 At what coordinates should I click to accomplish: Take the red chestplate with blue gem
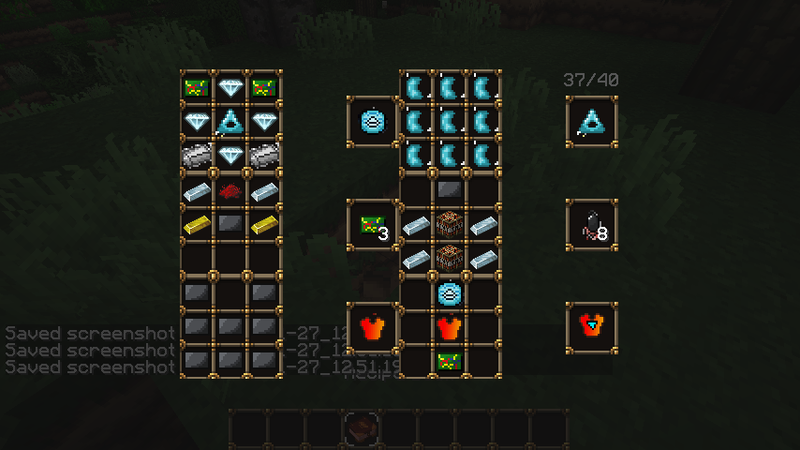591,326
